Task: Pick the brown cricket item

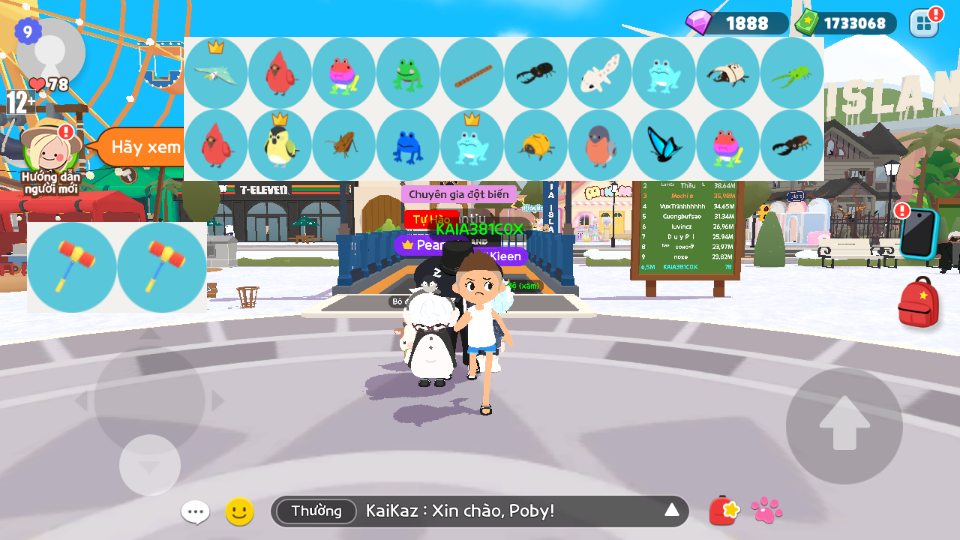Action: 344,145
